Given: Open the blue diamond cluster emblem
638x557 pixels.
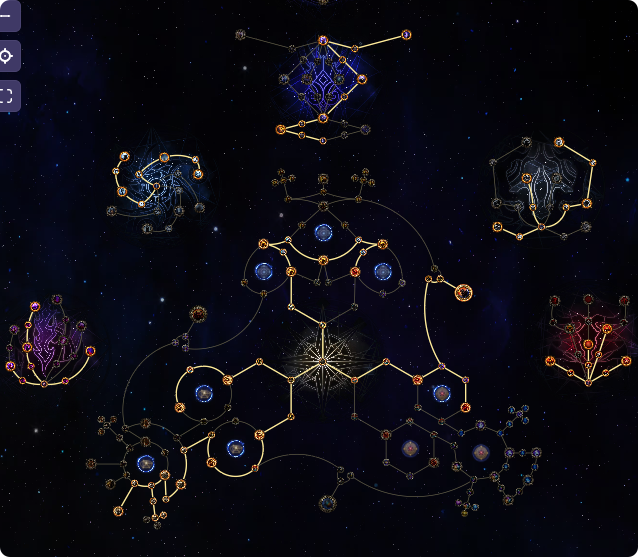Looking at the screenshot, I should point(323,80).
